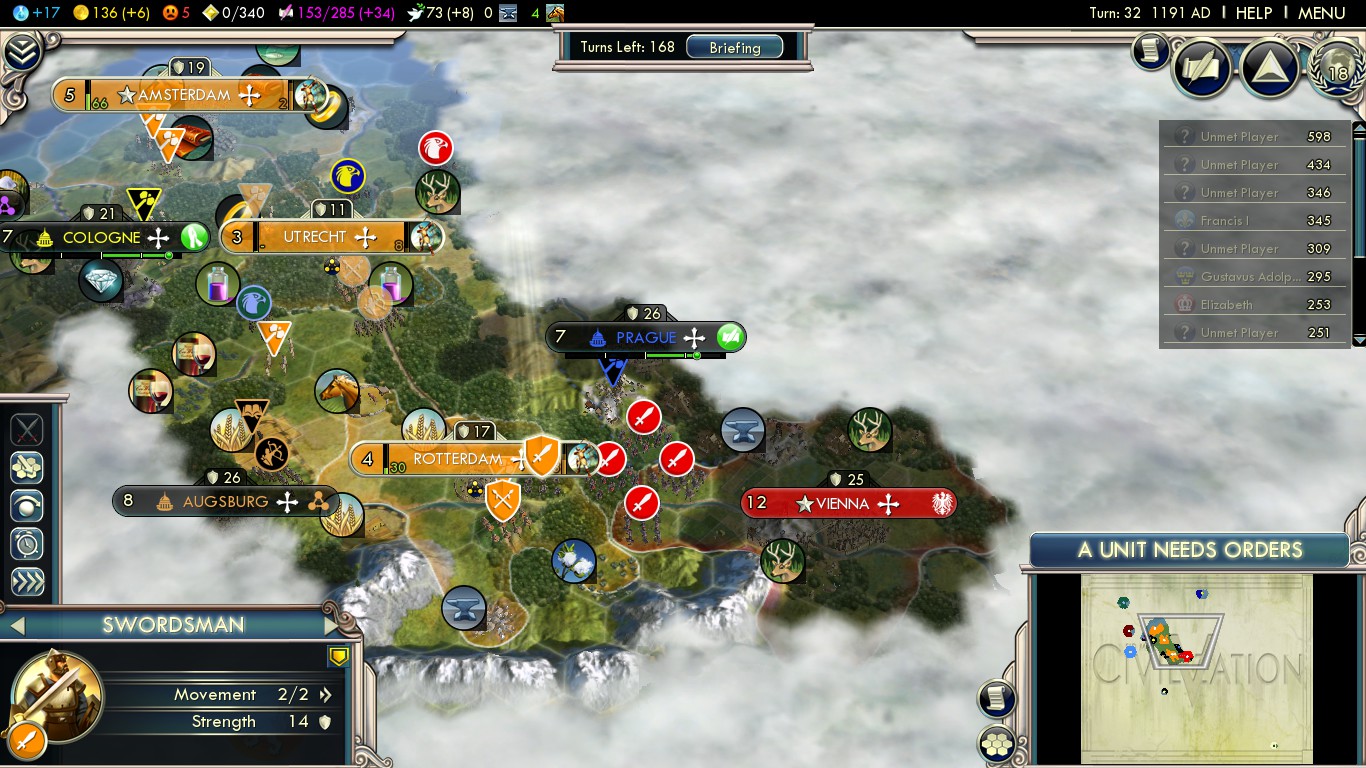Image resolution: width=1366 pixels, height=768 pixels.
Task: Click the Briefing button
Action: click(735, 47)
